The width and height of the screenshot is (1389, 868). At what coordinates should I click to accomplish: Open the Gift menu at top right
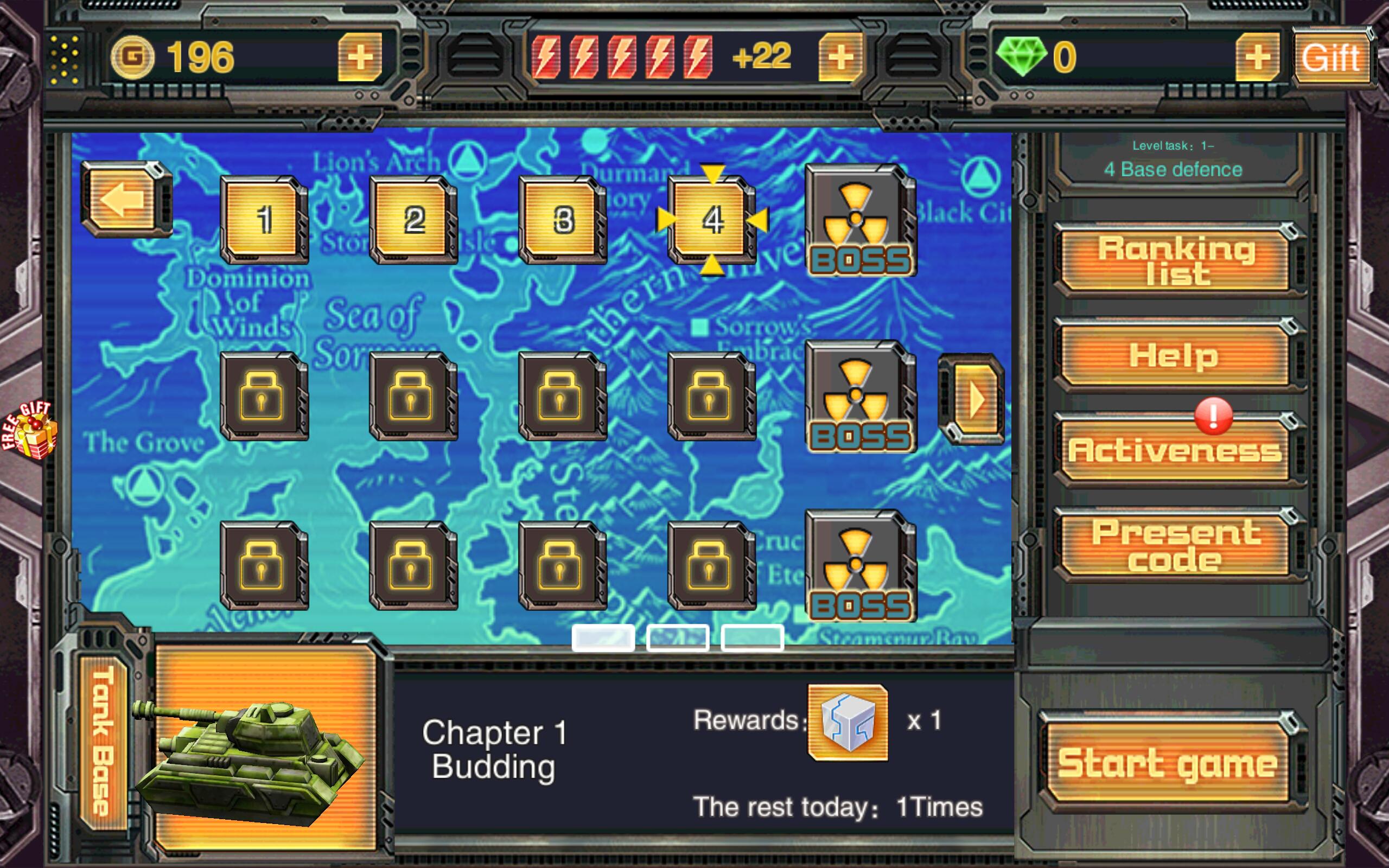tap(1331, 55)
